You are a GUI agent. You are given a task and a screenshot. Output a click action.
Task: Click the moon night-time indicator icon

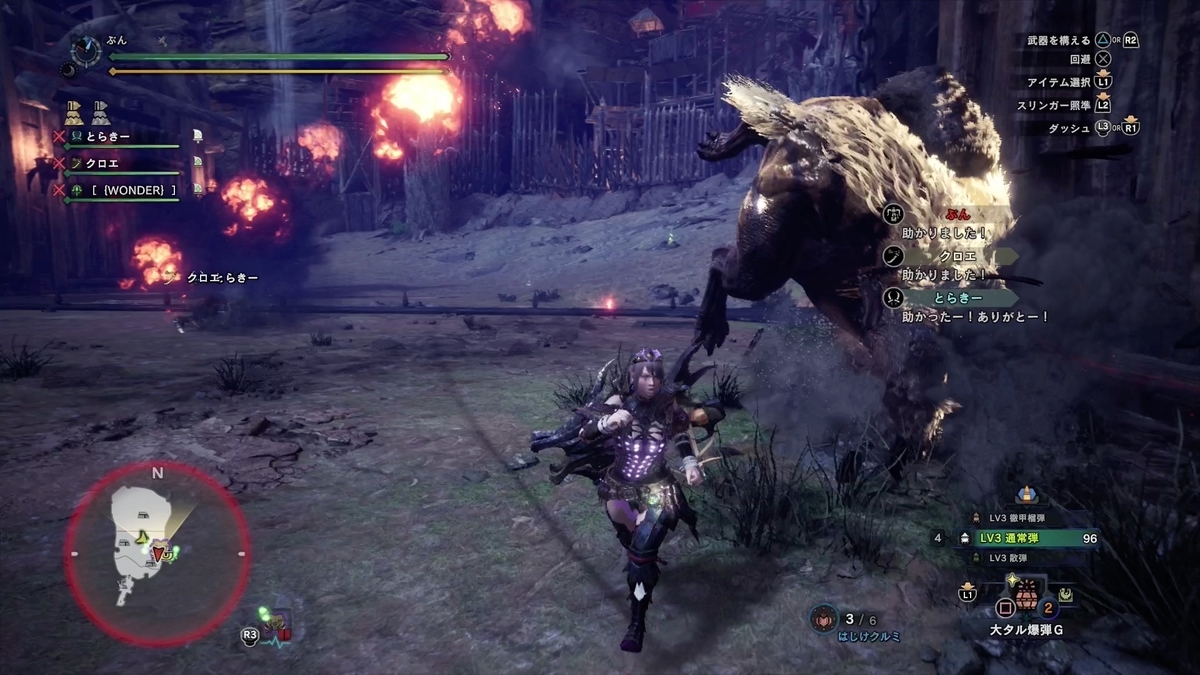(66, 70)
